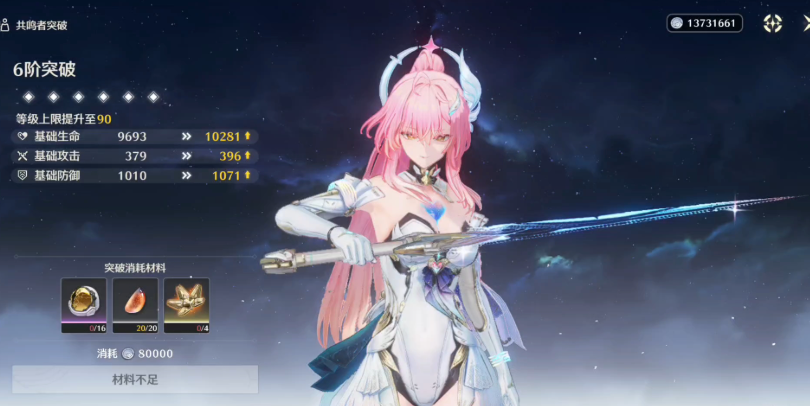Close the ascension screen with the X
The image size is (810, 406).
[803, 23]
